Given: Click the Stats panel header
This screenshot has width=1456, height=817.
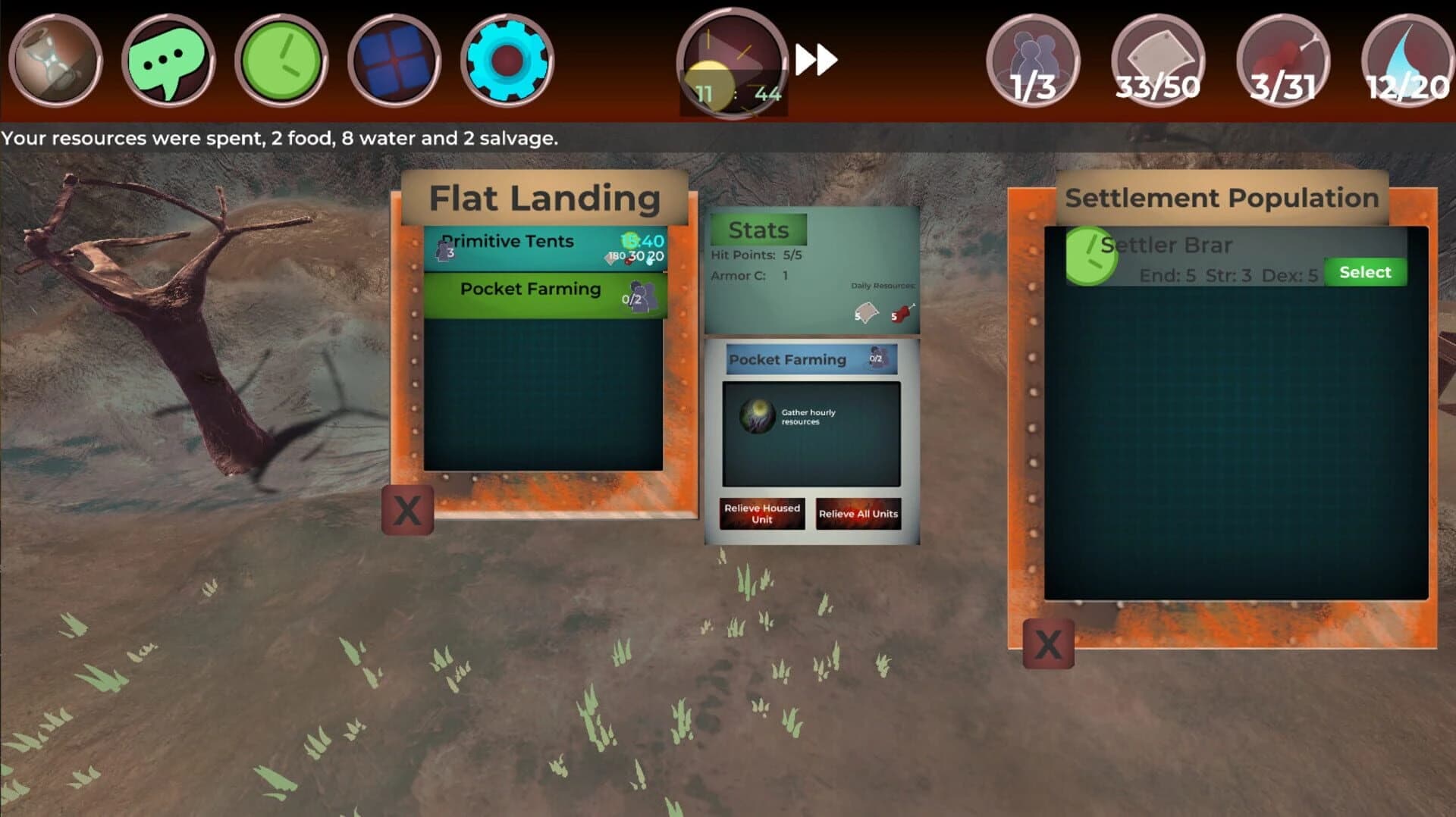Looking at the screenshot, I should point(757,230).
